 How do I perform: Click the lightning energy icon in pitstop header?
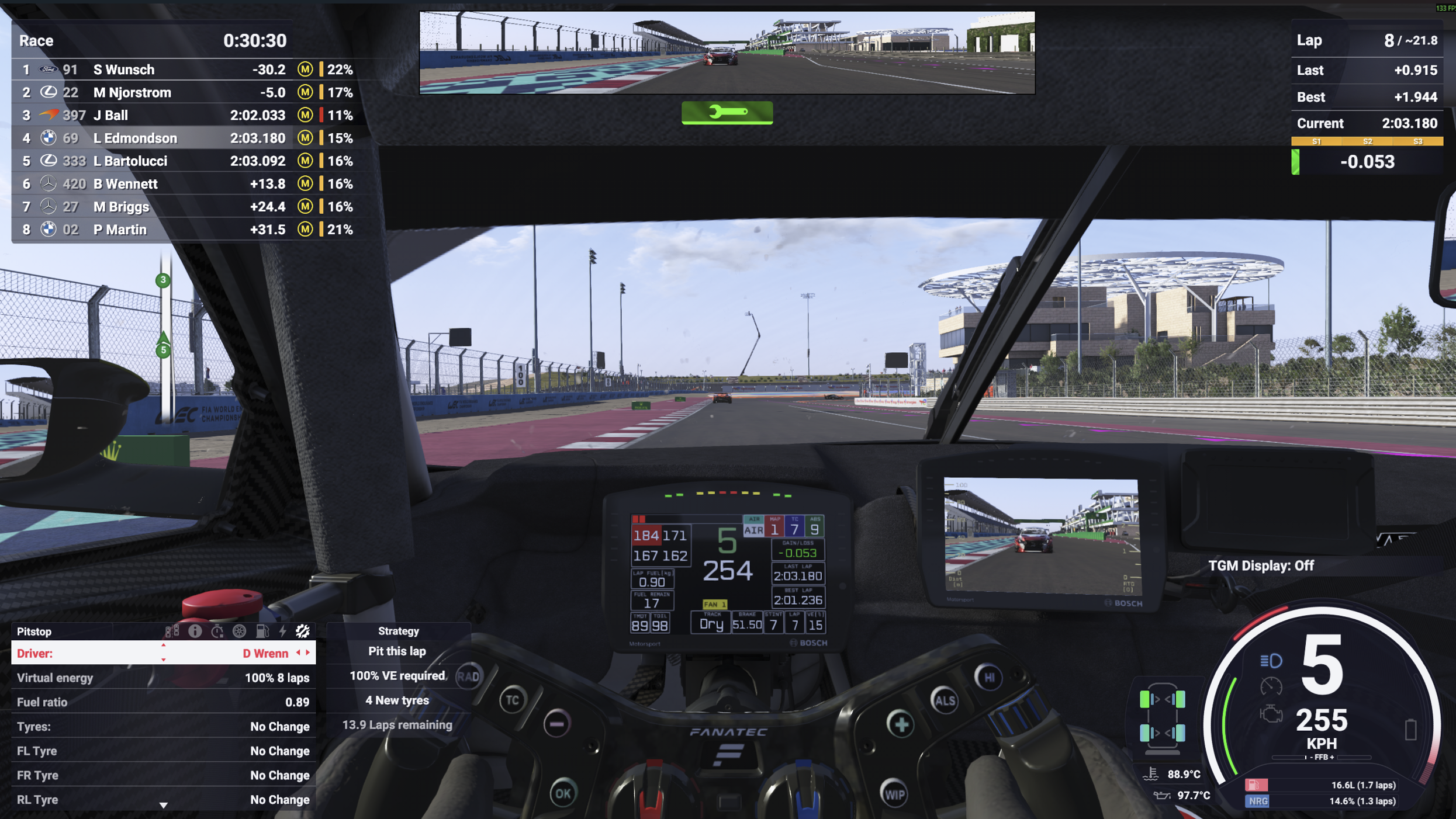point(282,631)
